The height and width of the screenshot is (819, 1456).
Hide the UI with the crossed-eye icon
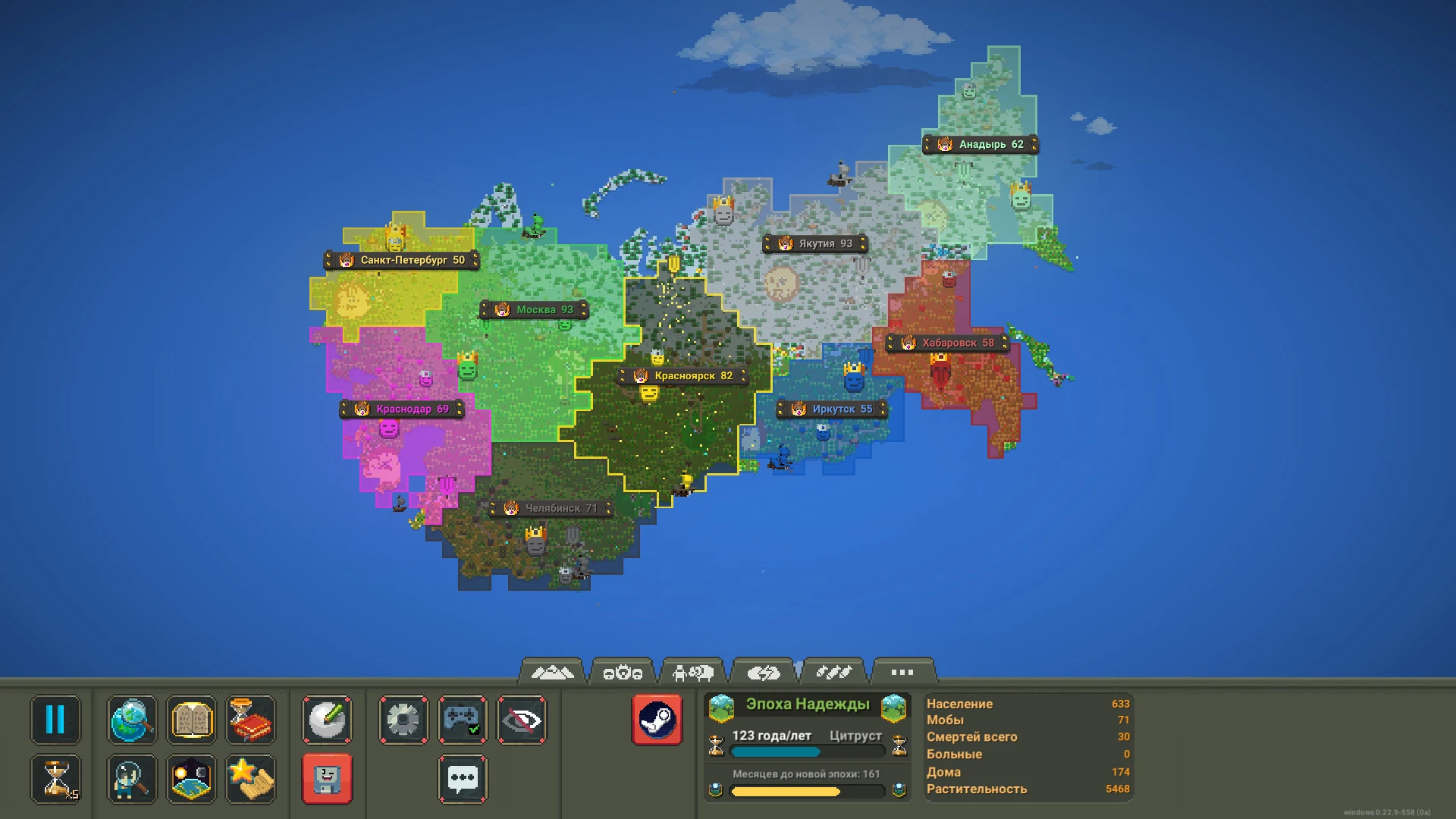(x=522, y=720)
